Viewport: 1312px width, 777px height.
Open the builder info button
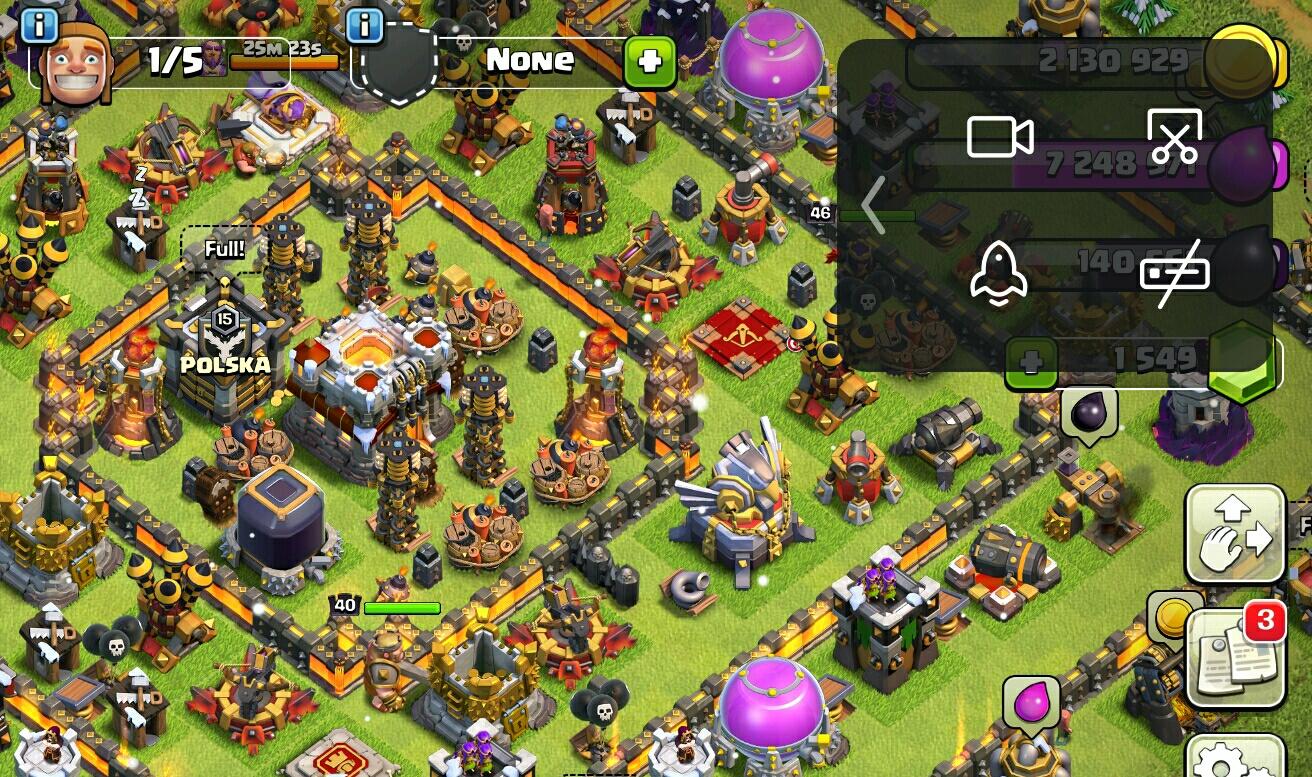pyautogui.click(x=39, y=26)
